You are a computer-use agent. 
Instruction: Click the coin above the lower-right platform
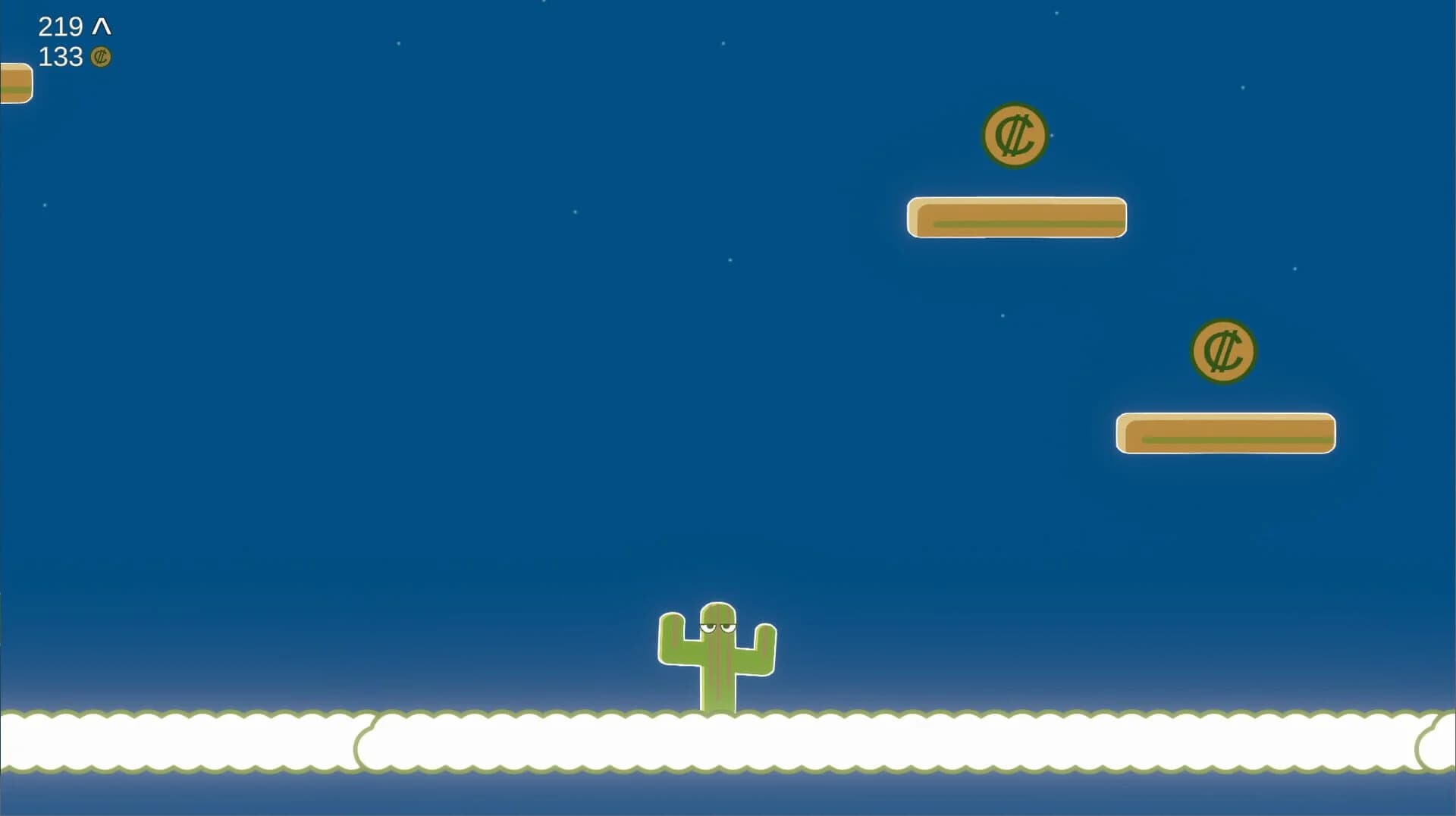coord(1224,351)
